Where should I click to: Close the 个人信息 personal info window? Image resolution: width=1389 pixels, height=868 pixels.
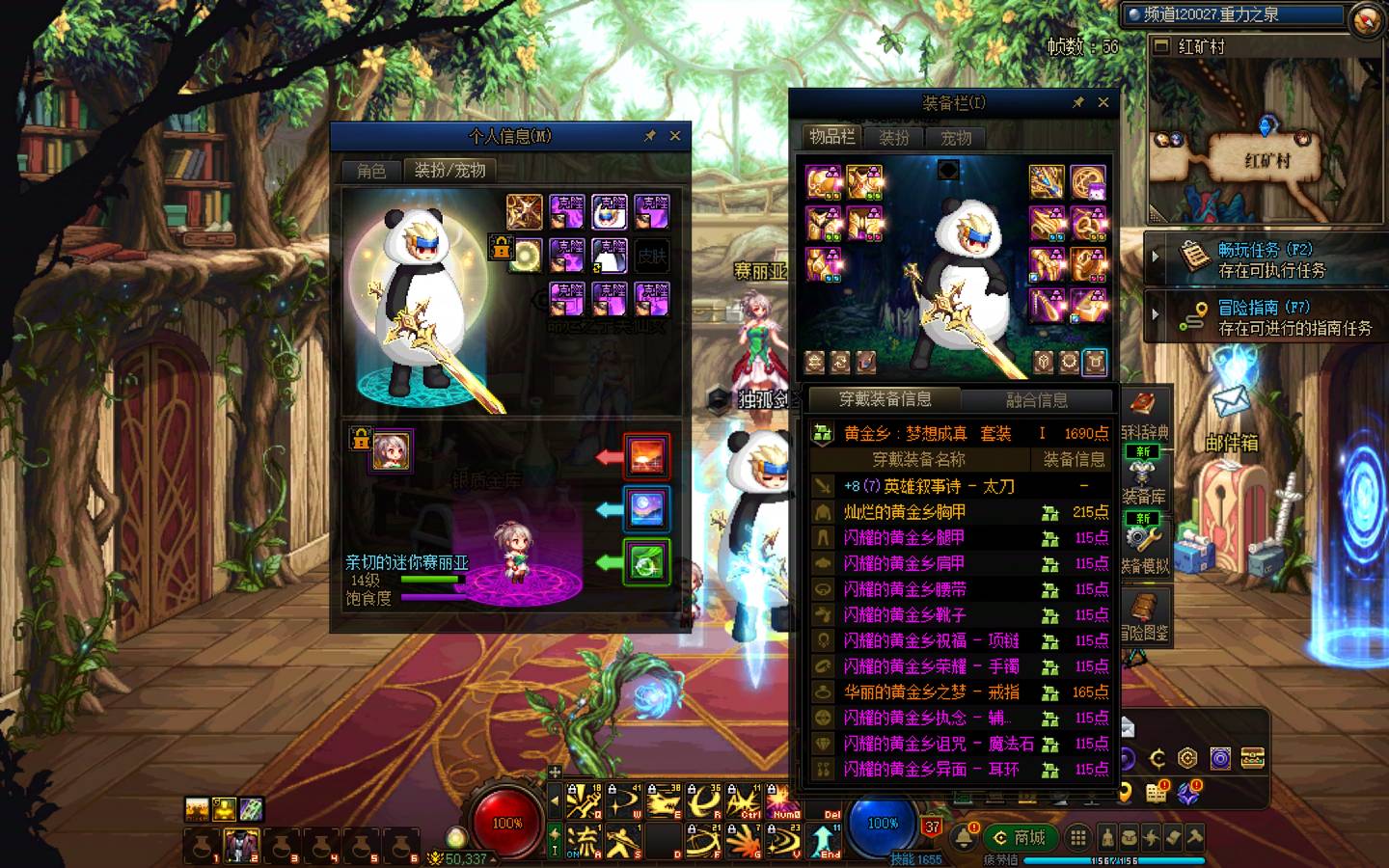tap(675, 136)
